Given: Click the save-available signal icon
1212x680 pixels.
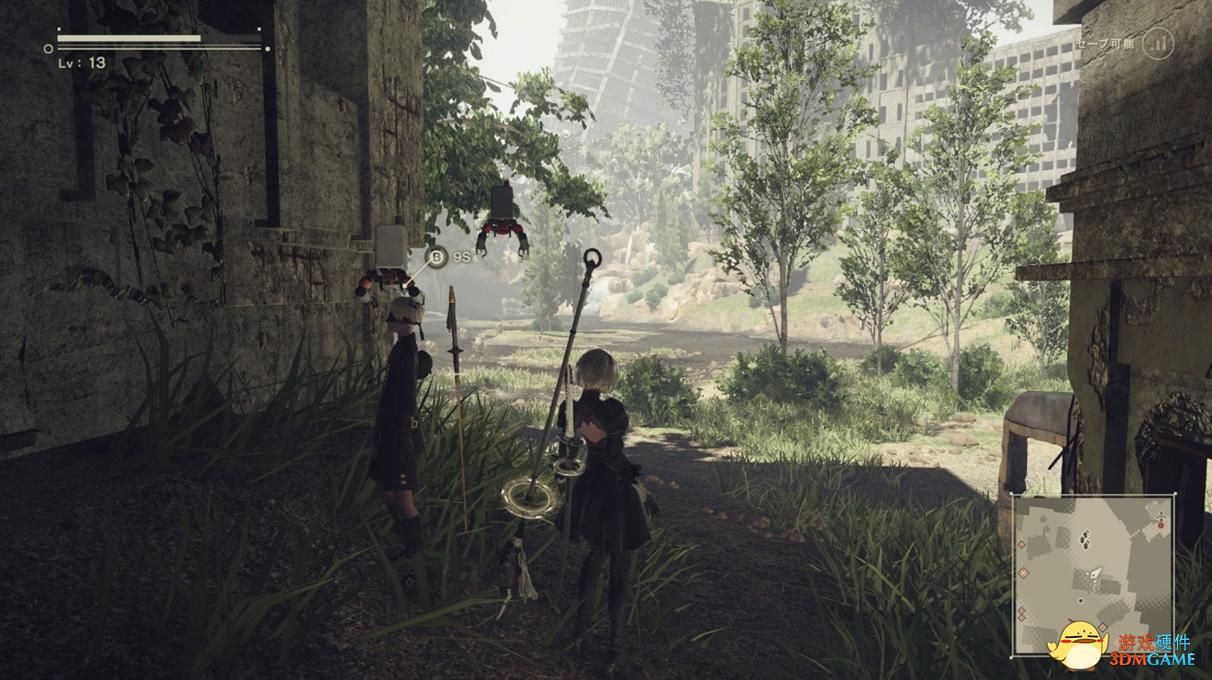Looking at the screenshot, I should click(1157, 44).
